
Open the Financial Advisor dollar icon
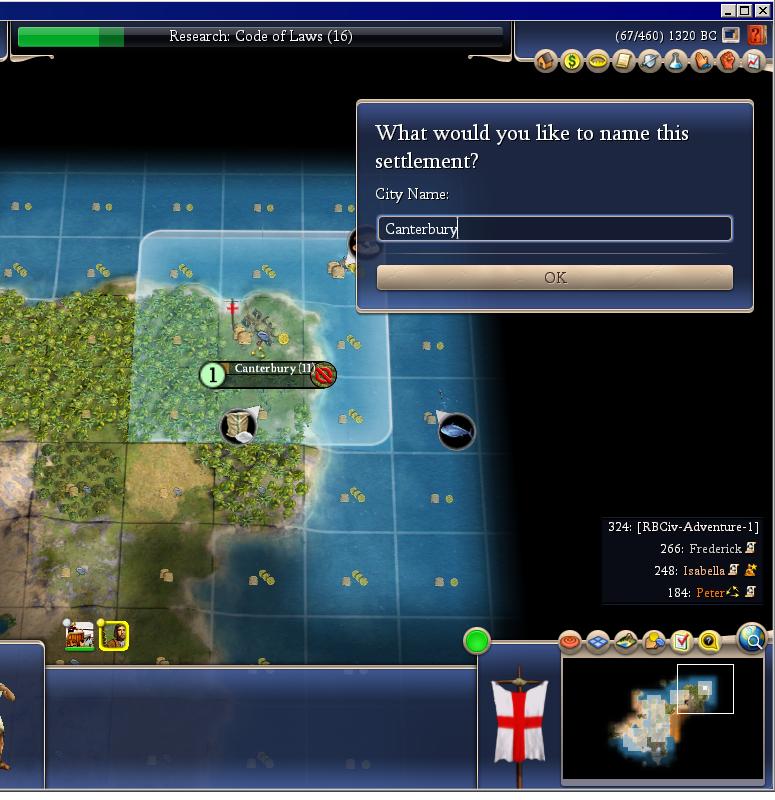pos(572,62)
